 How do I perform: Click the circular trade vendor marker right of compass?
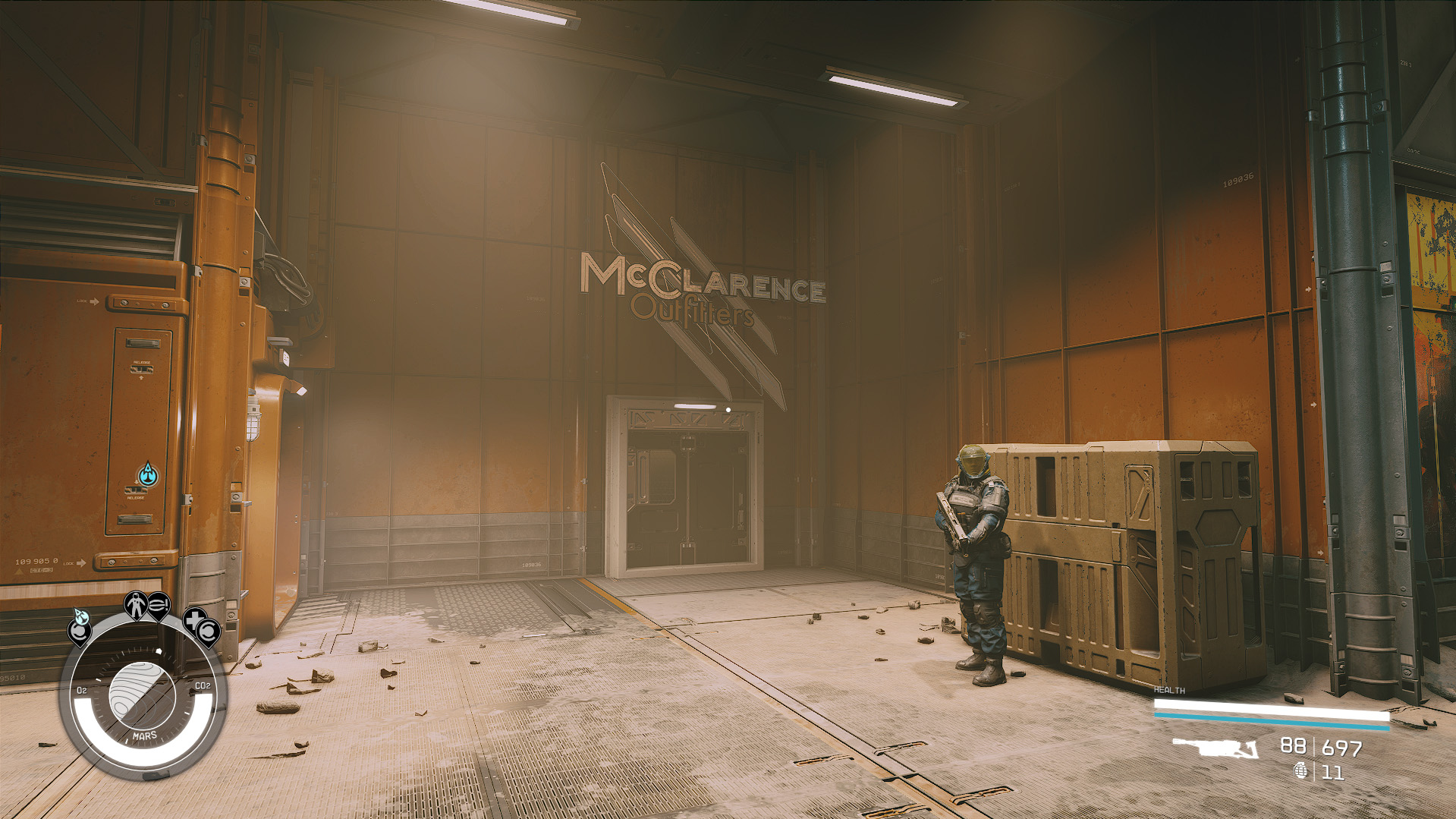207,632
